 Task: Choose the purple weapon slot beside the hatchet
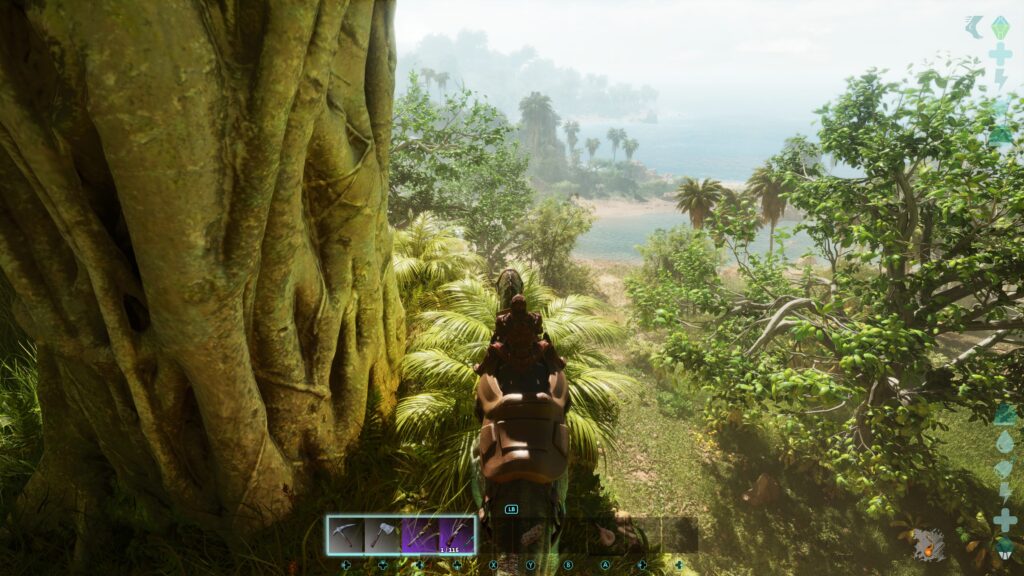pos(419,534)
